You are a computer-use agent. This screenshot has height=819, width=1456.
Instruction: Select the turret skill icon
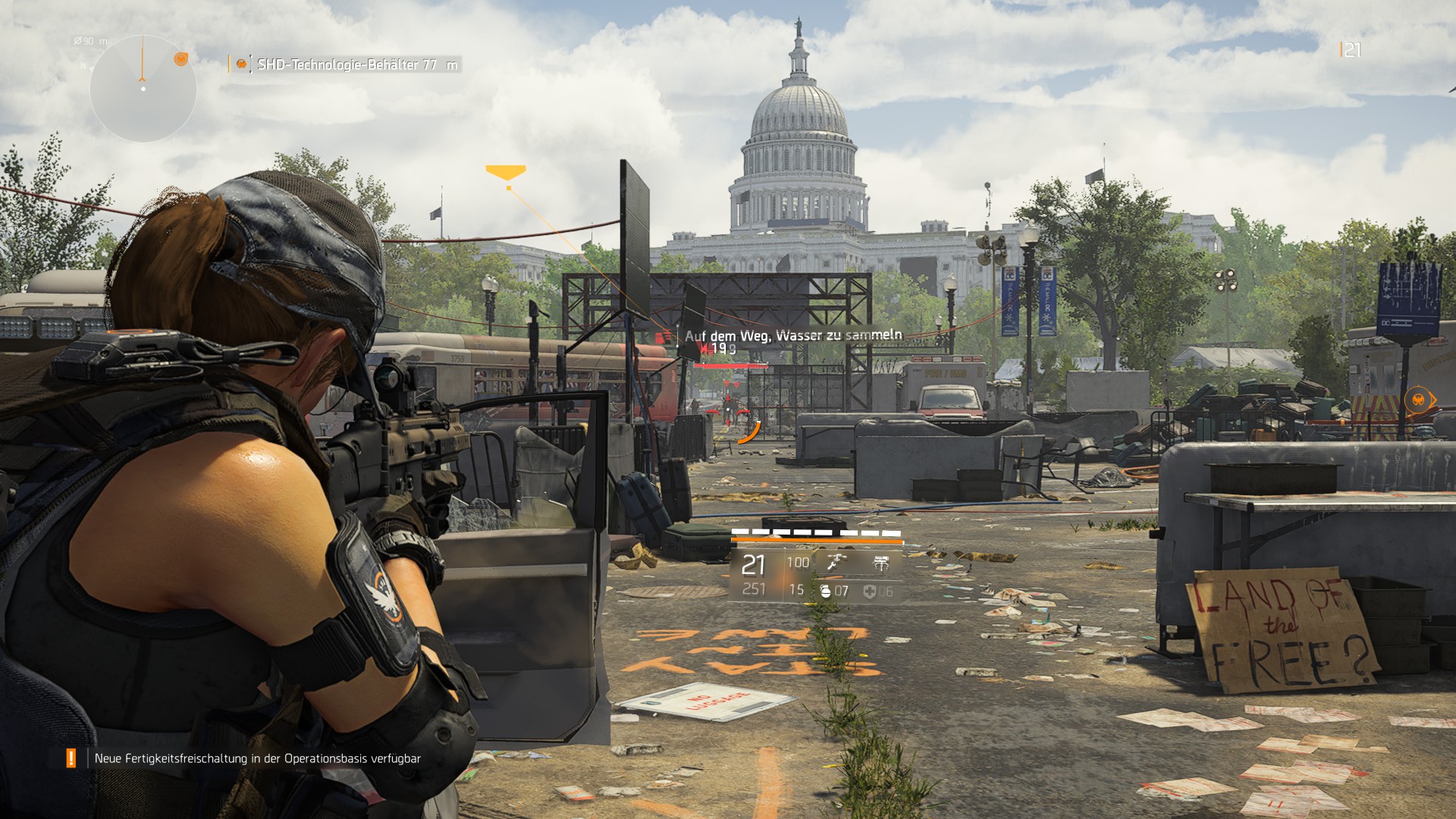[x=880, y=563]
